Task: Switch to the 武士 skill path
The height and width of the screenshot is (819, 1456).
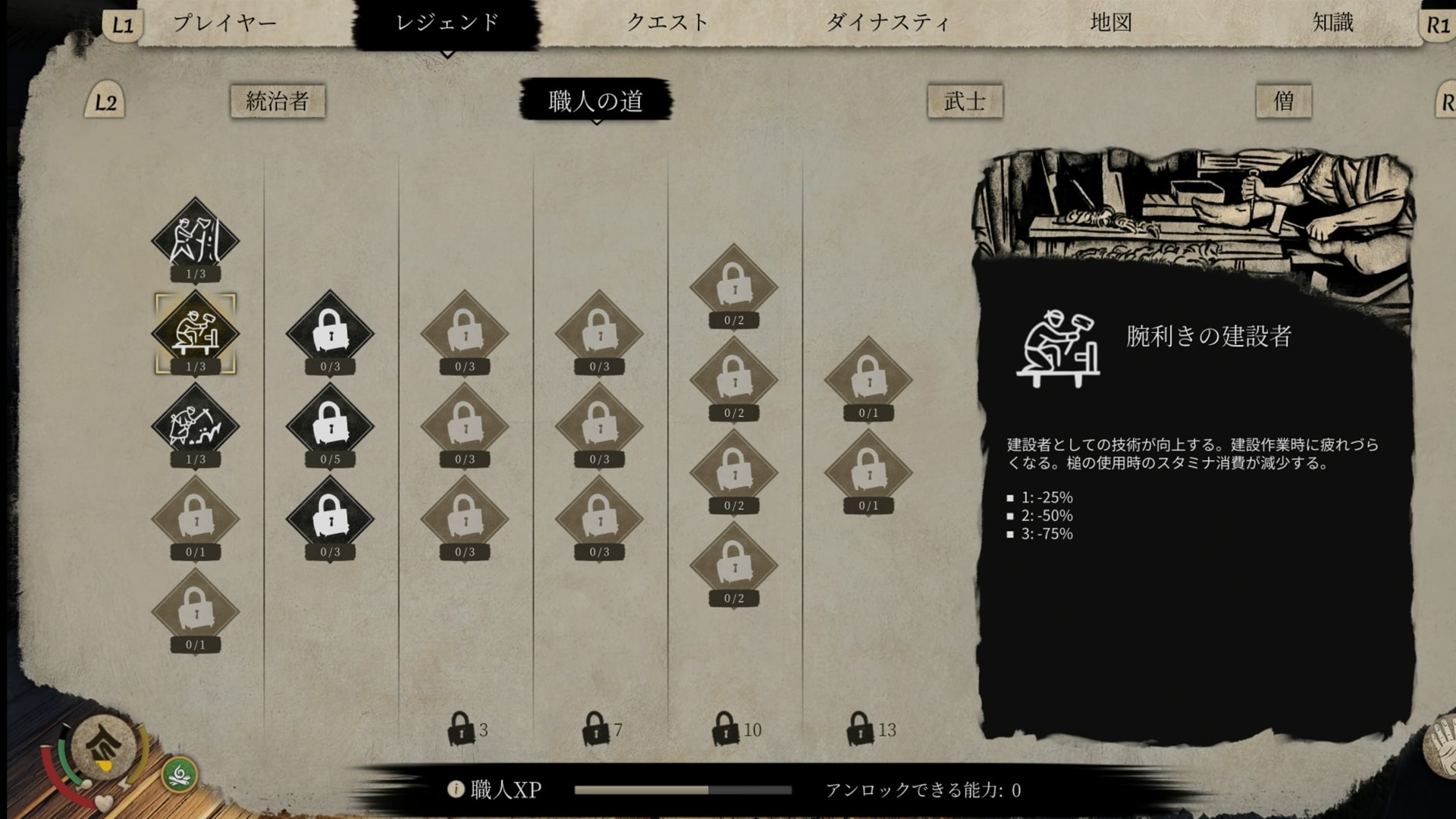Action: (x=965, y=101)
